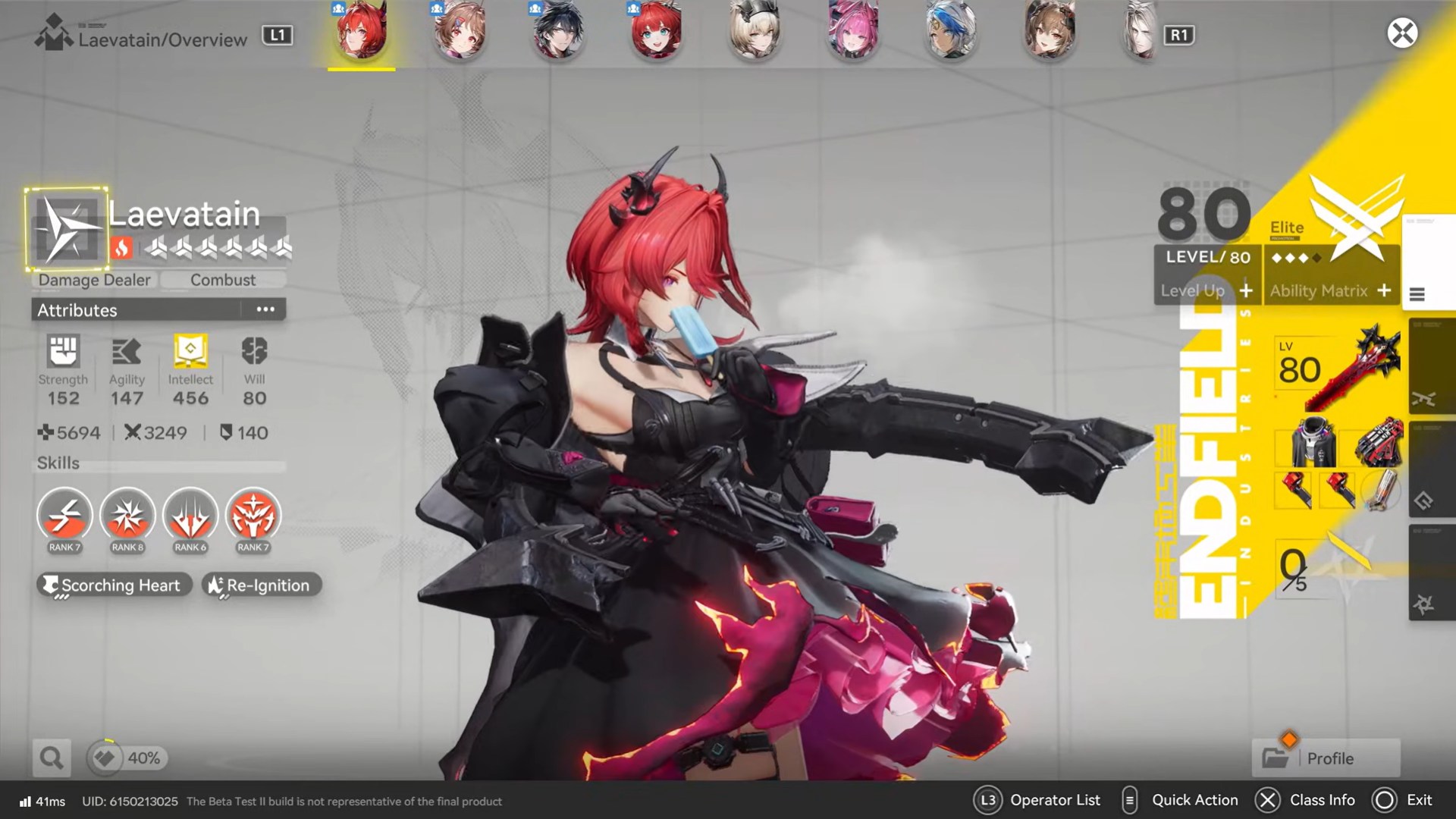Click the Strength attribute fist icon
This screenshot has height=819, width=1456.
(64, 353)
